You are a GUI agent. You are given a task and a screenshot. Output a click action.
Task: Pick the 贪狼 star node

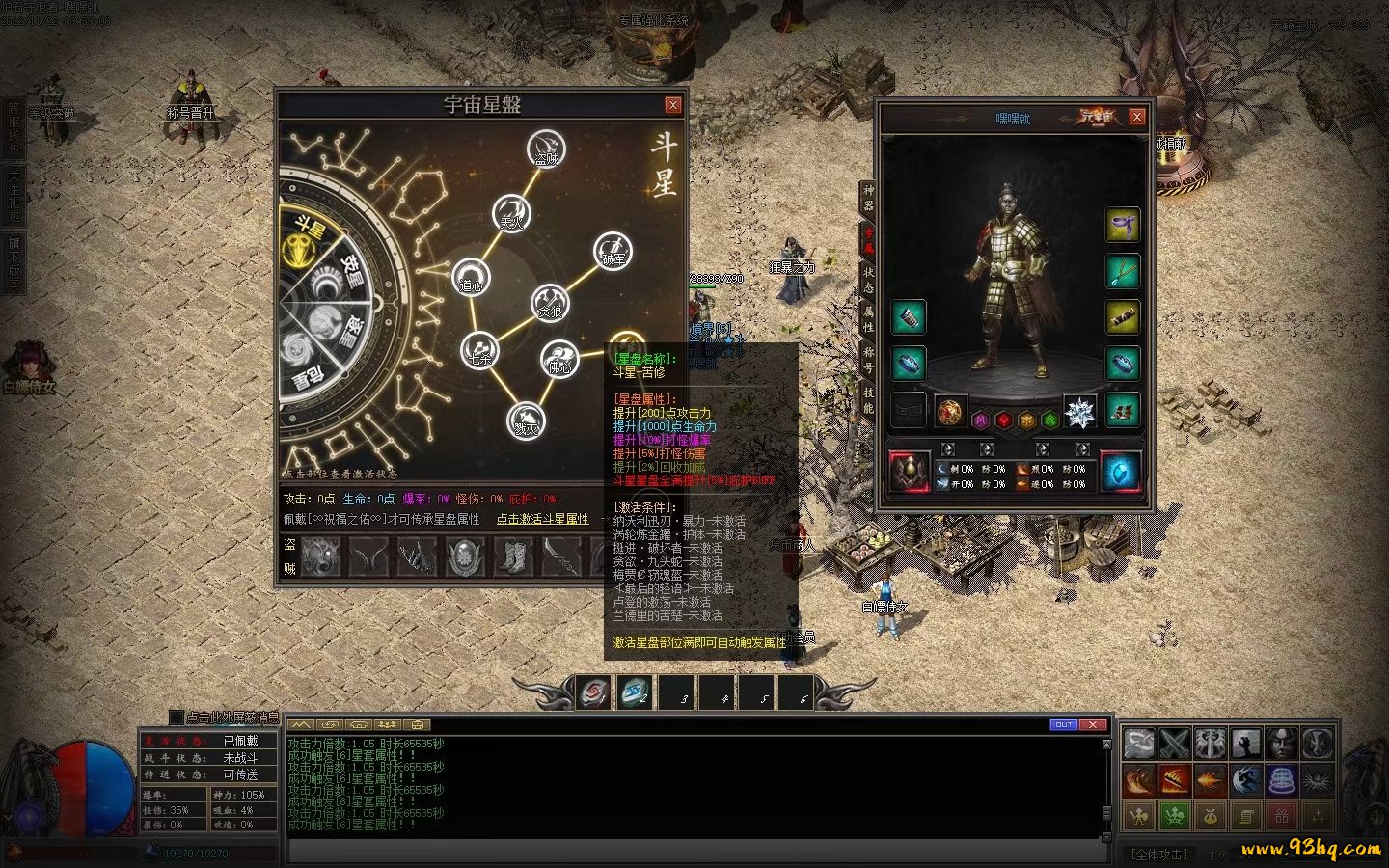point(550,304)
